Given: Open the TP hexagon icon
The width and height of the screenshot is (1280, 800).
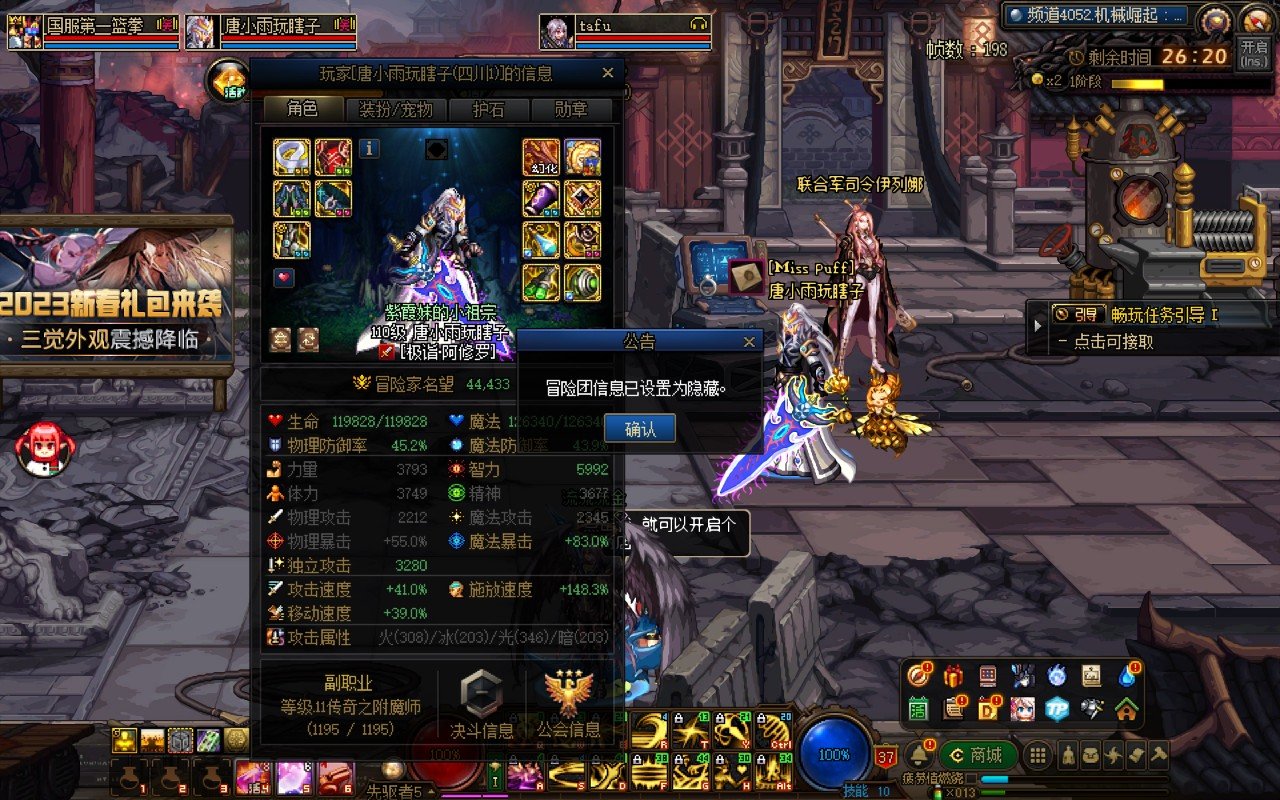Looking at the screenshot, I should 1057,708.
